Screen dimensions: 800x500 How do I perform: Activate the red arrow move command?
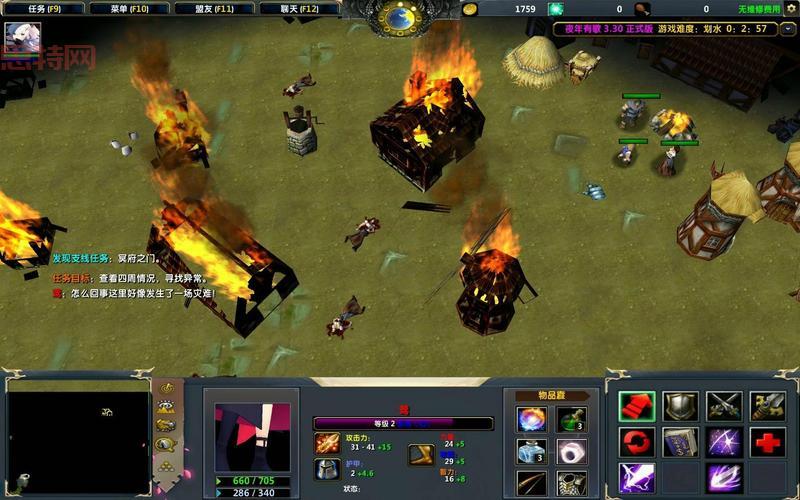point(637,406)
